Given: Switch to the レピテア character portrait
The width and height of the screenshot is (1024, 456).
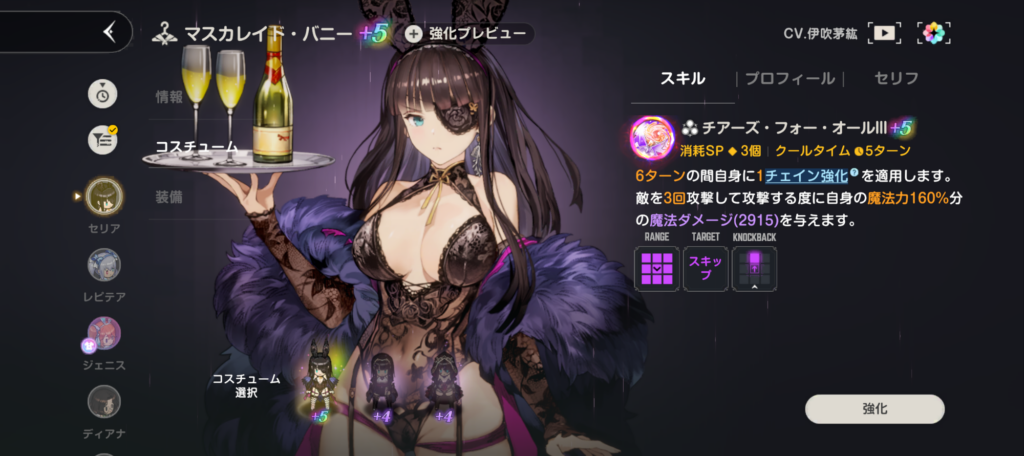Looking at the screenshot, I should pyautogui.click(x=104, y=265).
